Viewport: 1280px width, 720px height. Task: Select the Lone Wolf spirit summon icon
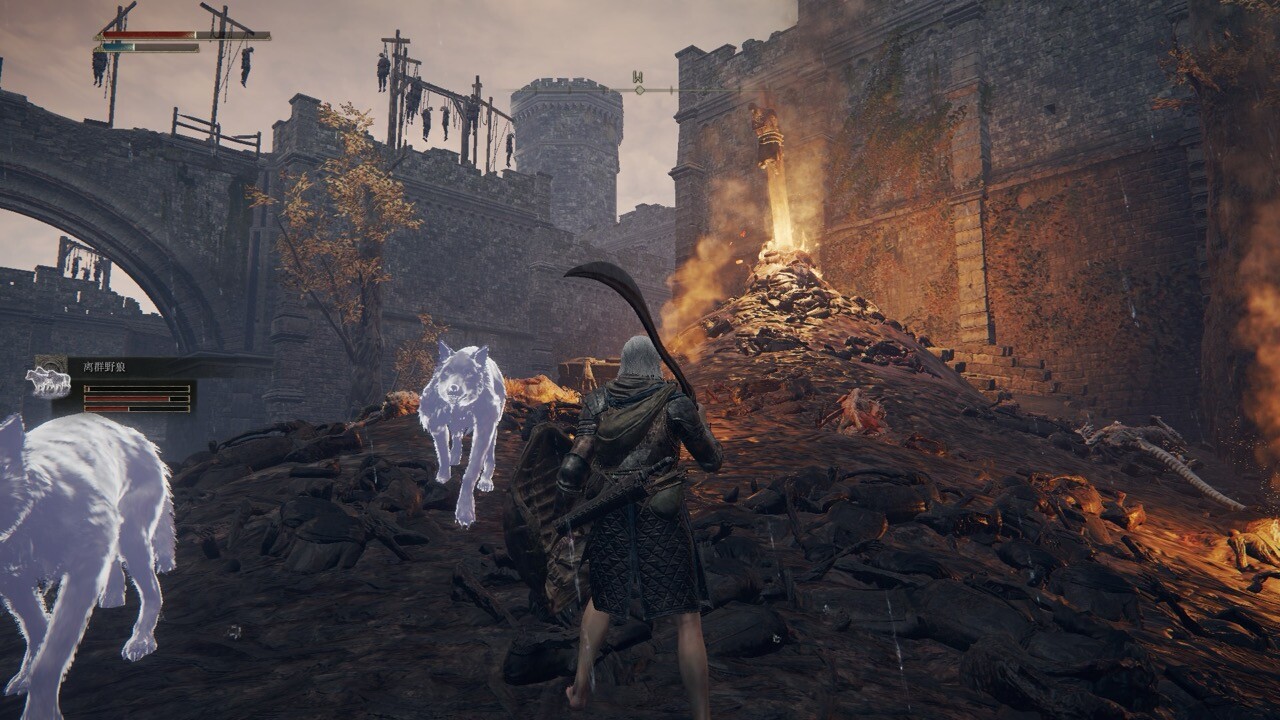pyautogui.click(x=47, y=379)
